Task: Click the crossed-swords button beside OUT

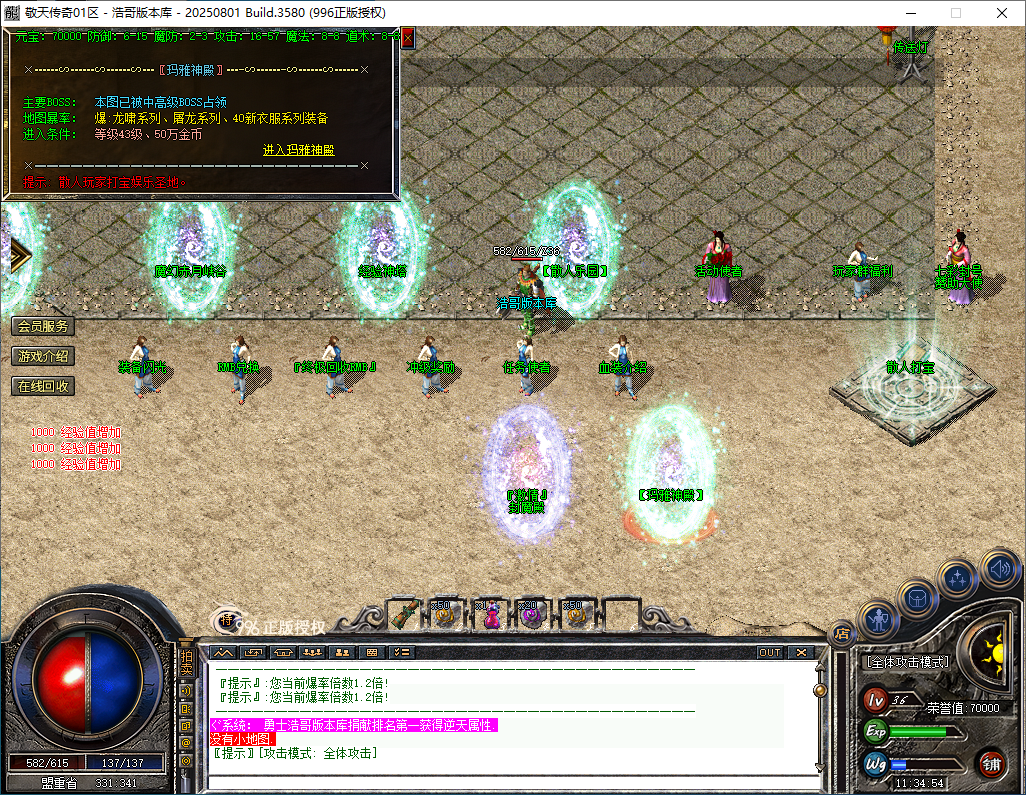Action: 800,652
